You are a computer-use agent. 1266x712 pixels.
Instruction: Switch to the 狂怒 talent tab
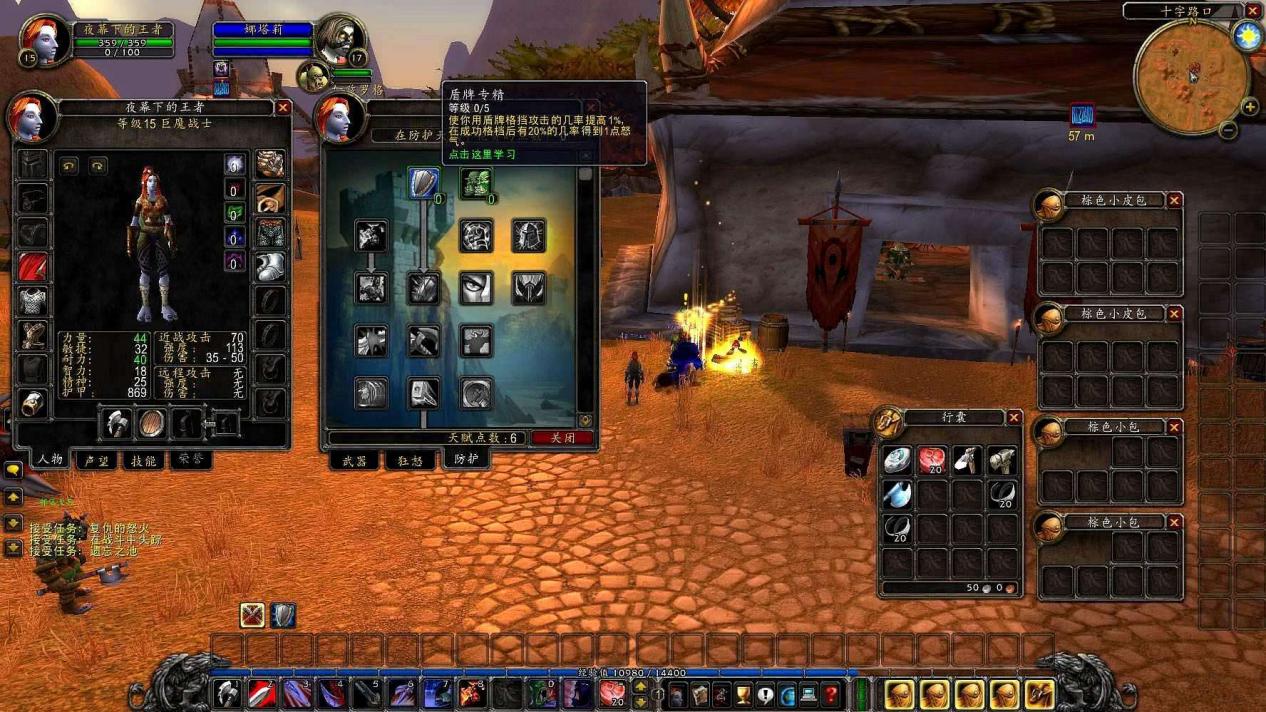410,461
